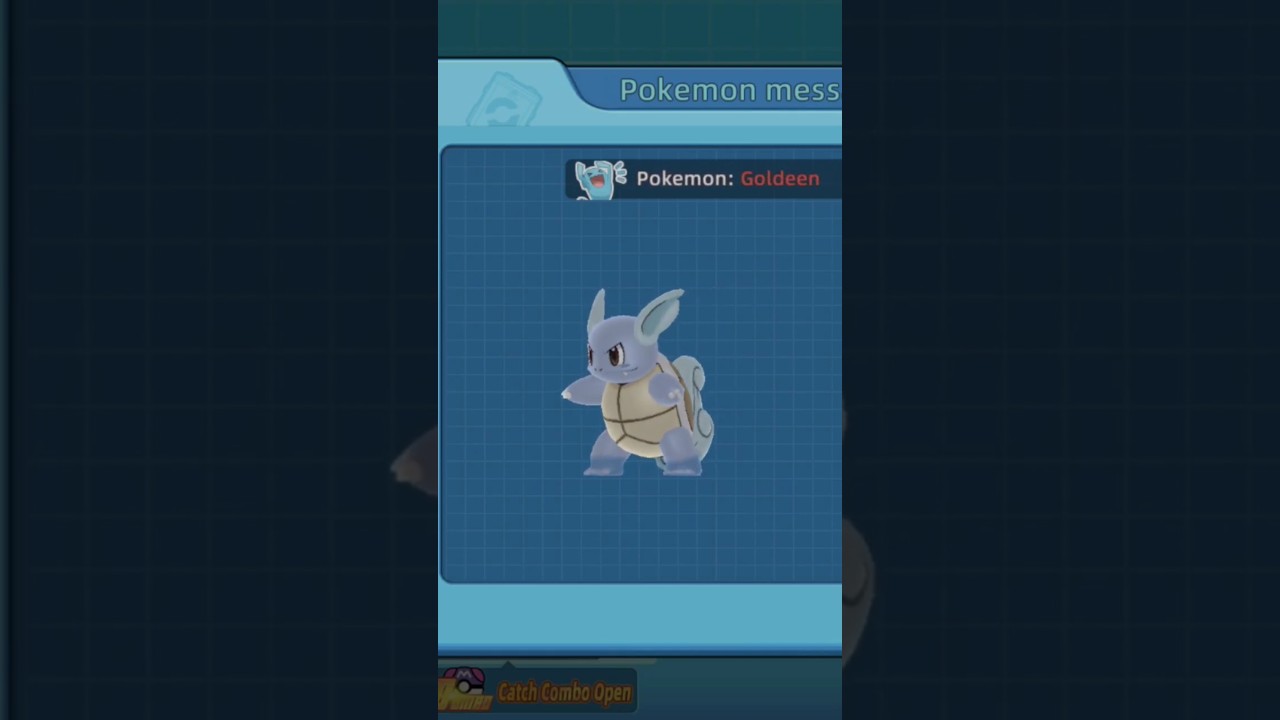Toggle the Pokemon name reveal bar

tap(700, 178)
